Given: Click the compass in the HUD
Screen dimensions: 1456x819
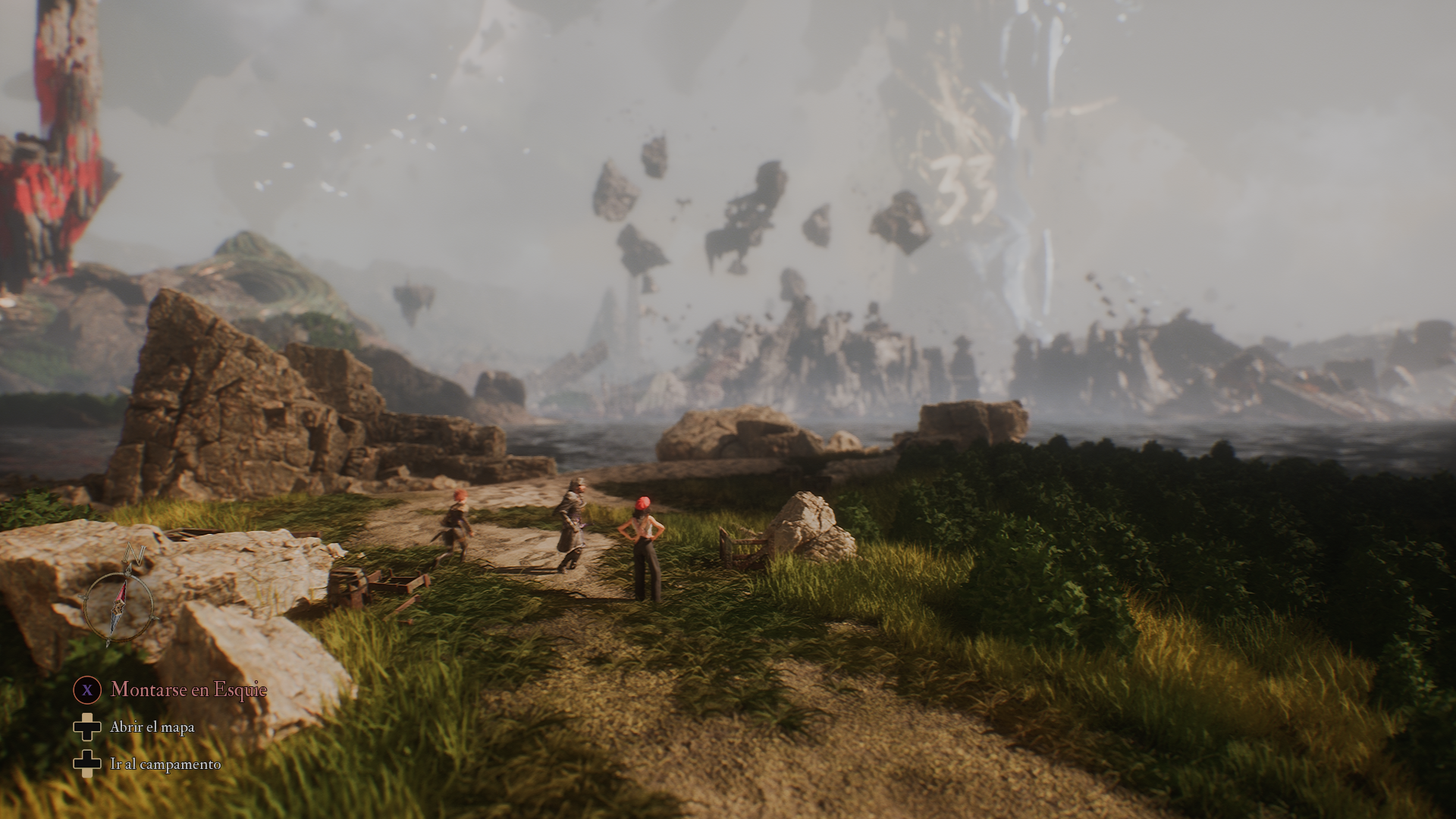Looking at the screenshot, I should (x=120, y=604).
